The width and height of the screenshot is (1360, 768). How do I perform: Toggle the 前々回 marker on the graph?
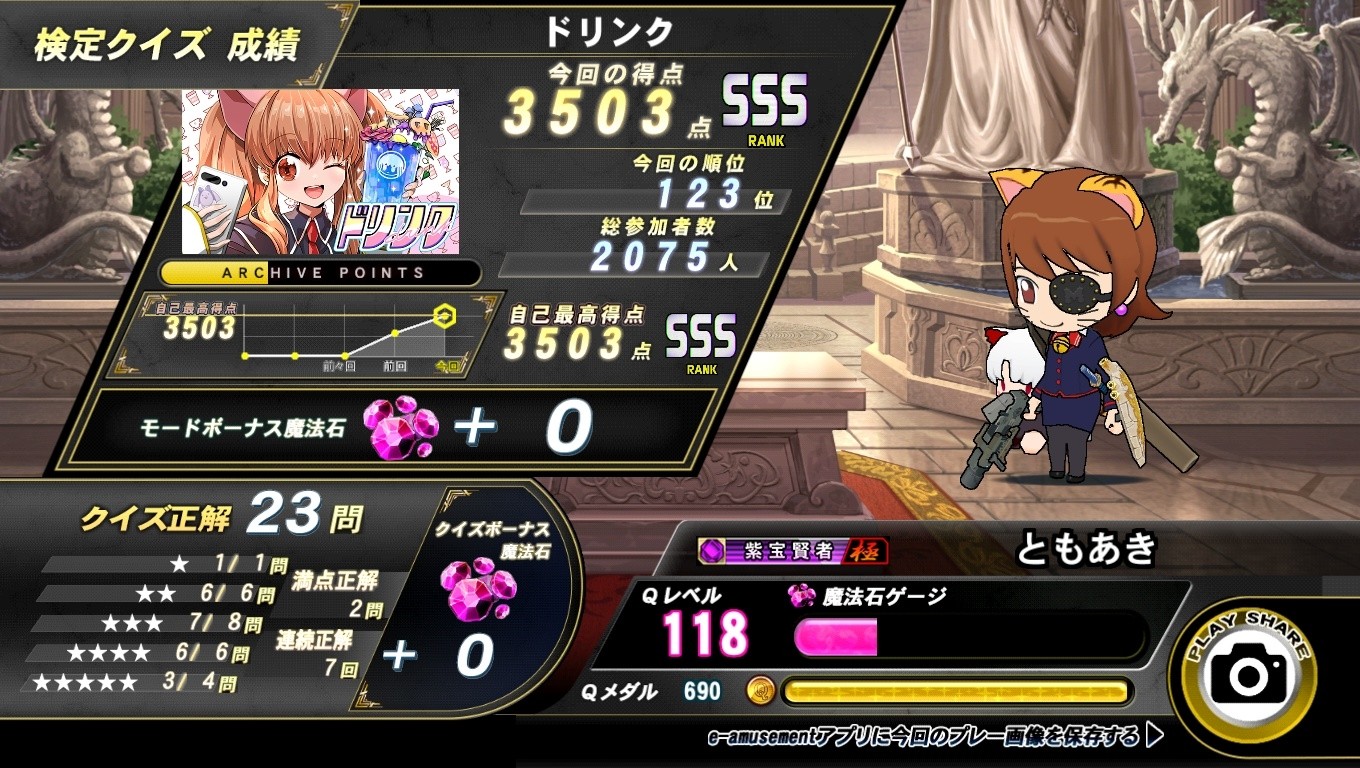[x=345, y=355]
